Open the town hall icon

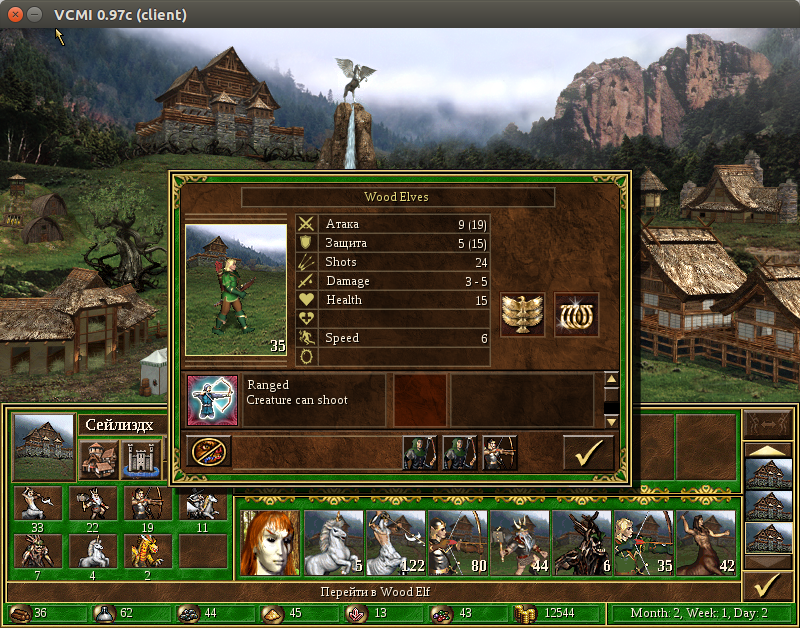point(99,459)
